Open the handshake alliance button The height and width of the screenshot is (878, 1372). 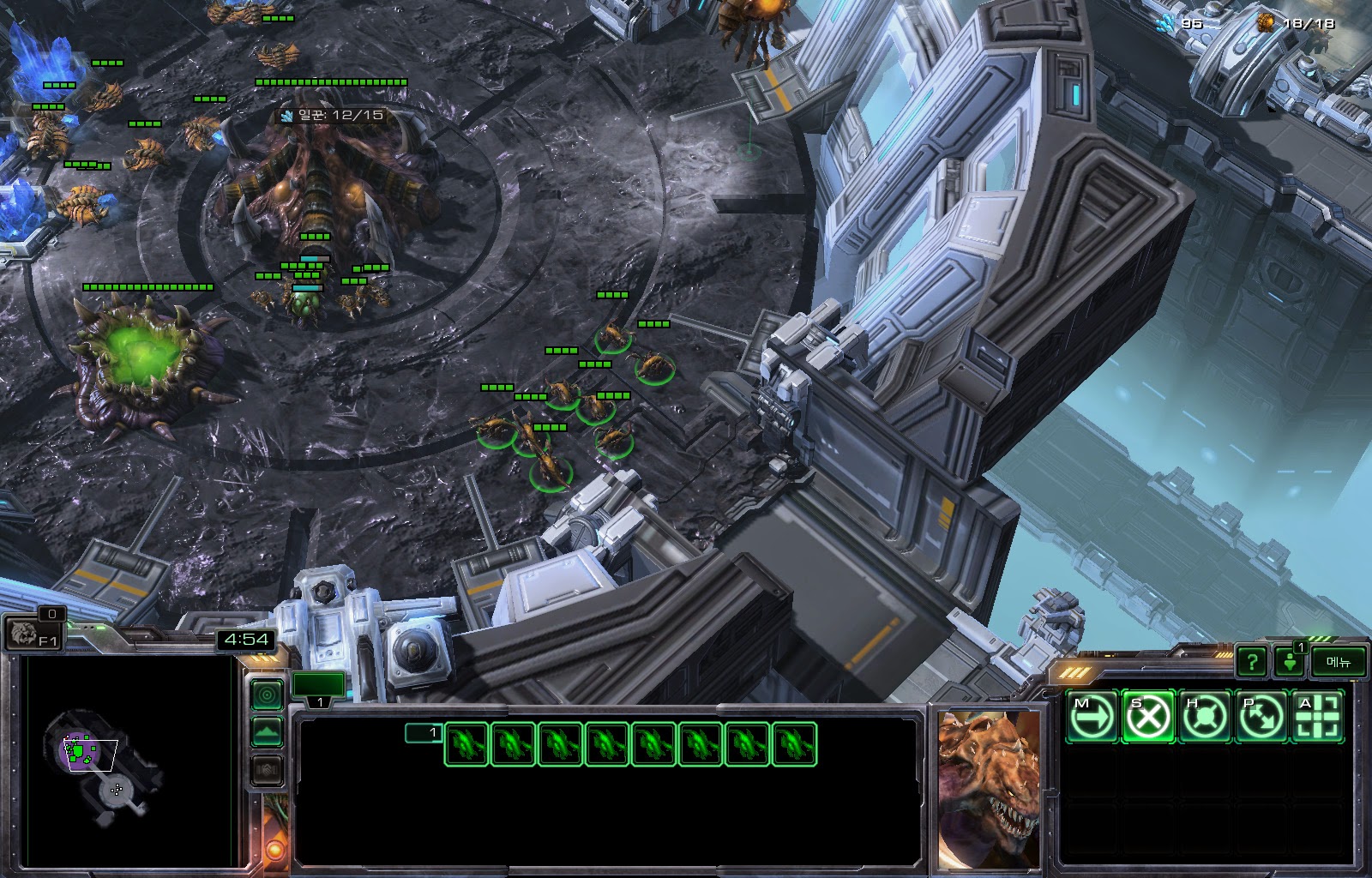[267, 770]
